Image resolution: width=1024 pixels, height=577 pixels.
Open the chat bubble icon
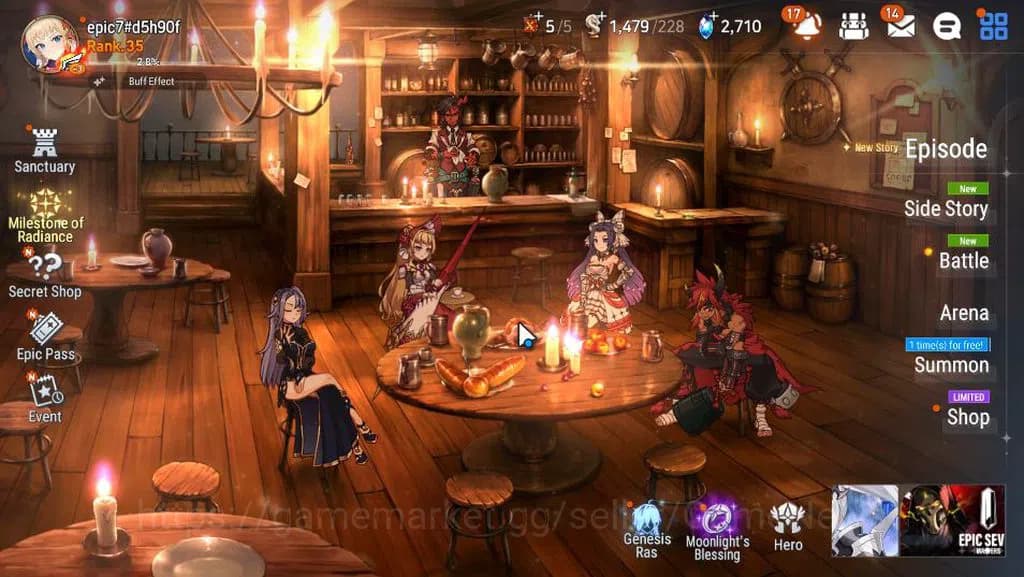tap(947, 26)
